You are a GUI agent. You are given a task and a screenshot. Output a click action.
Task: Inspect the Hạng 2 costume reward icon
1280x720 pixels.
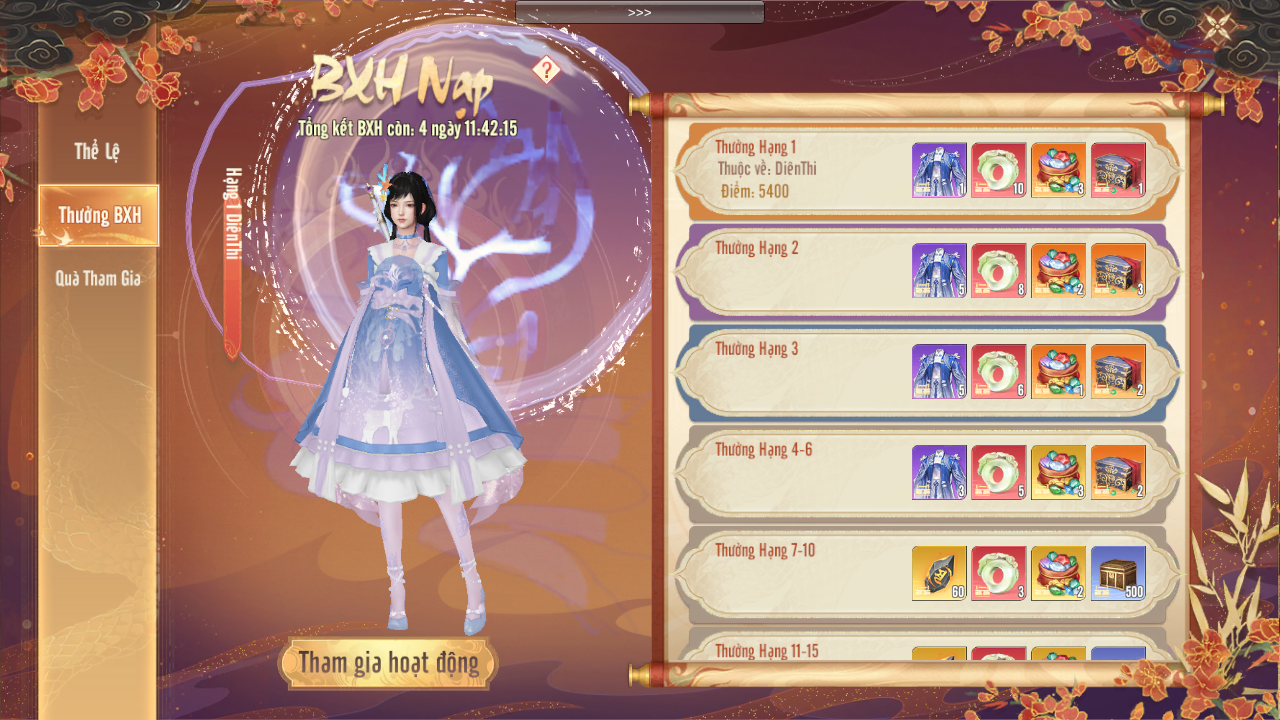[x=939, y=271]
